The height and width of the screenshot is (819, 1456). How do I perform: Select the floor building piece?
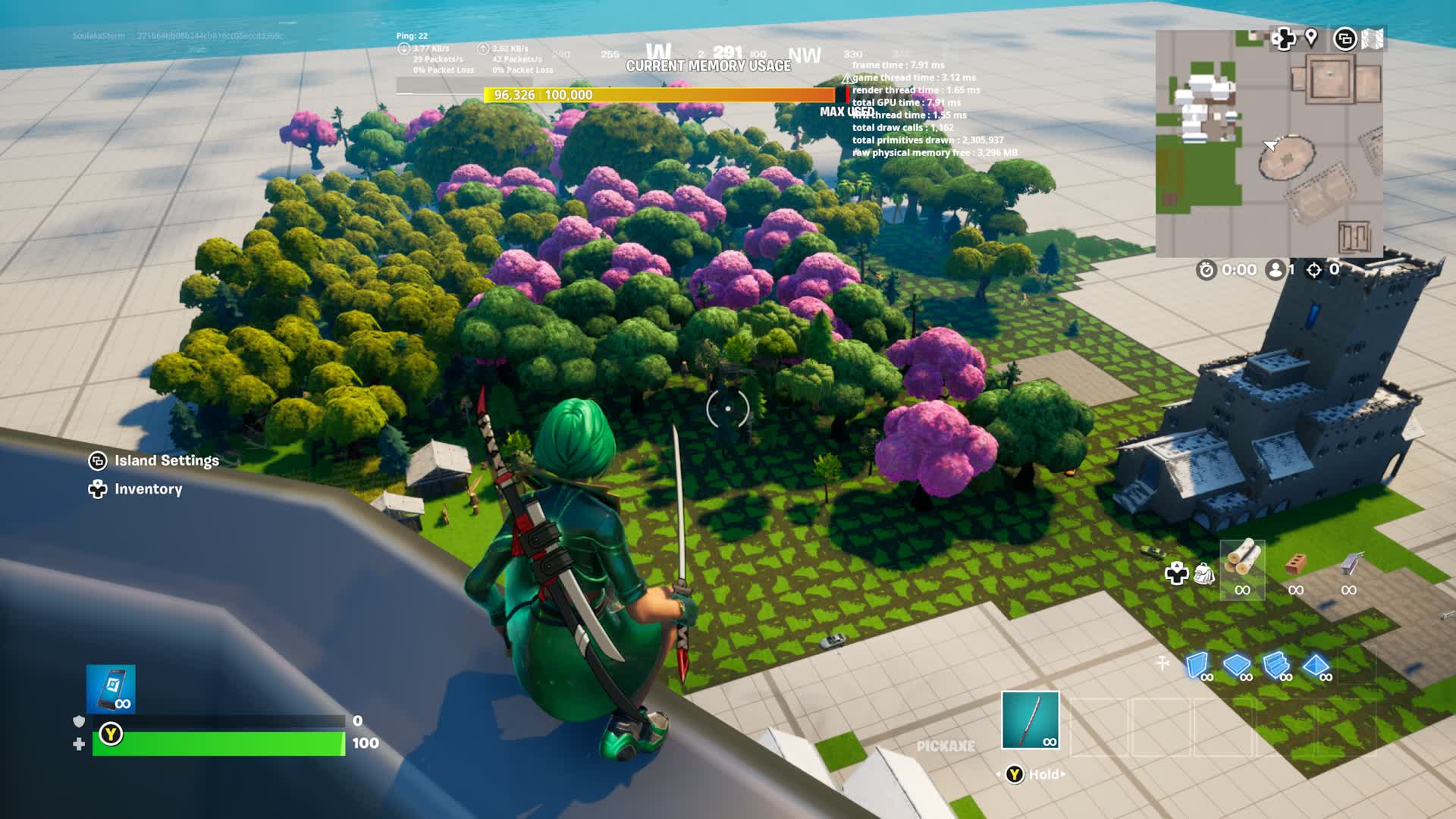pos(1236,665)
